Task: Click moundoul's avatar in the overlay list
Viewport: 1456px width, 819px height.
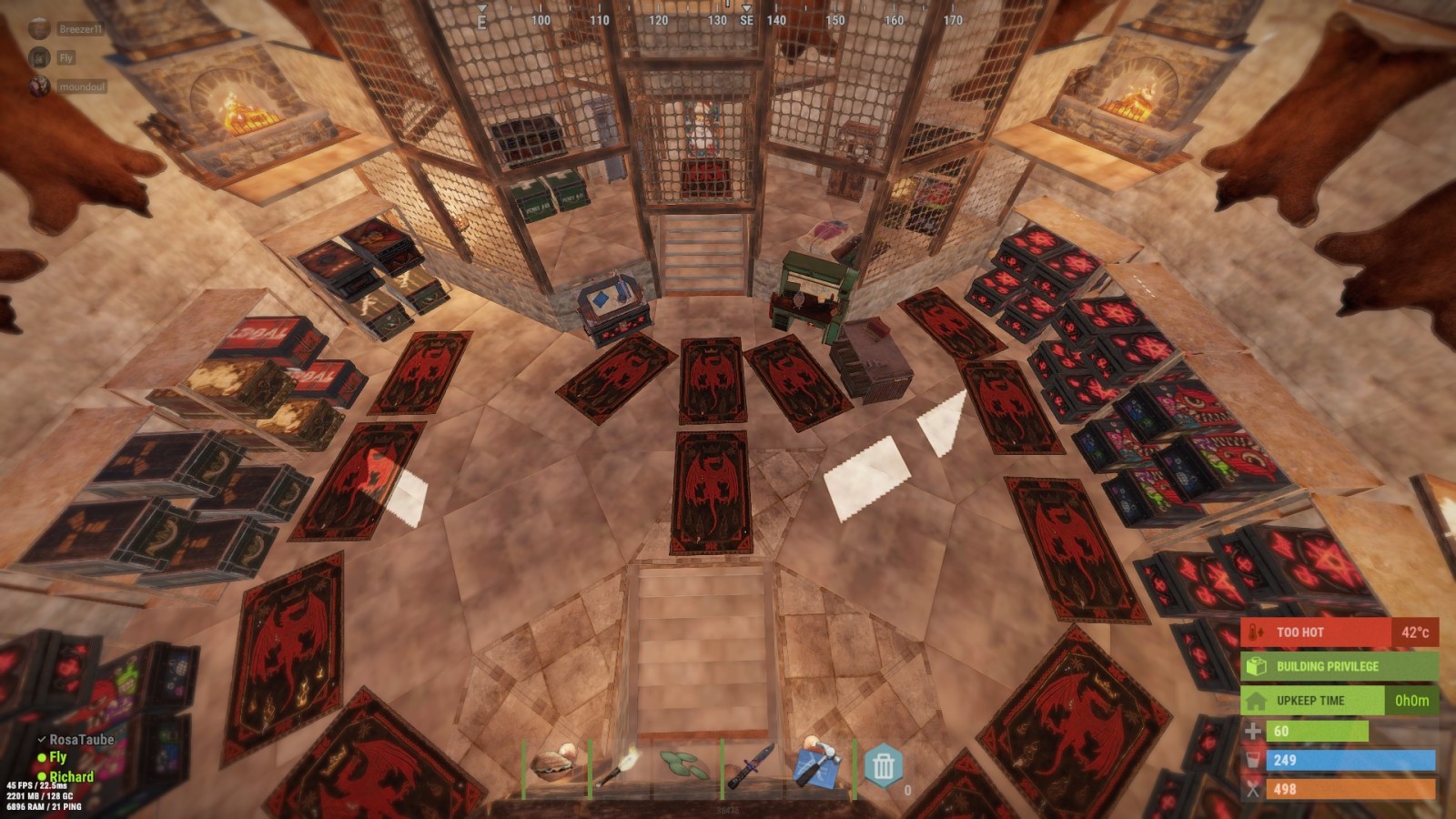Action: pyautogui.click(x=39, y=86)
